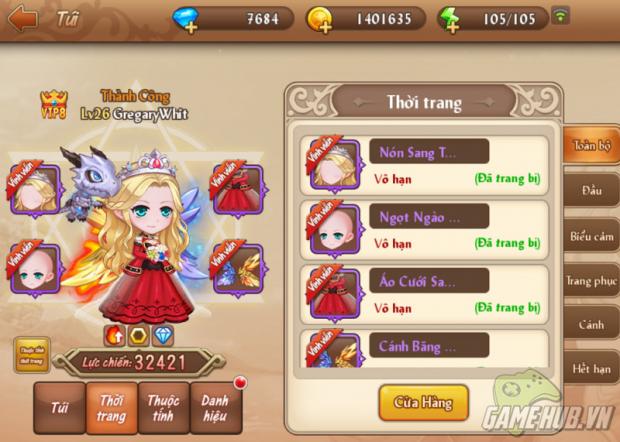
Task: Show the Biểu cảm category
Action: pos(591,236)
